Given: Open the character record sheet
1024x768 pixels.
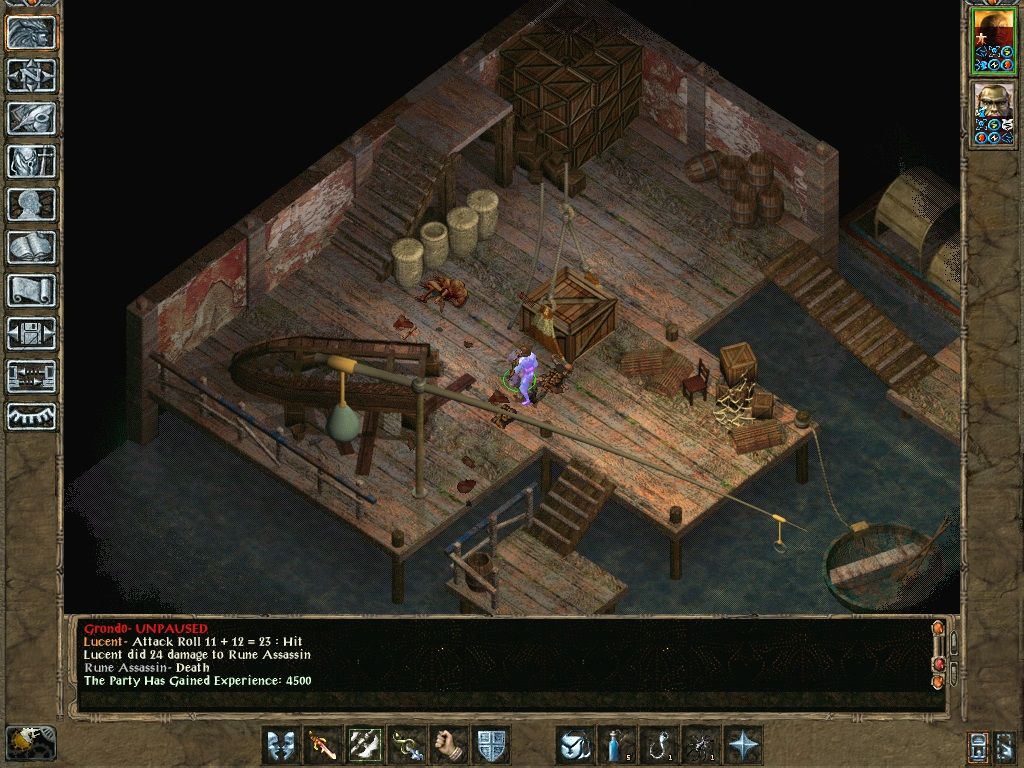Looking at the screenshot, I should (x=31, y=204).
